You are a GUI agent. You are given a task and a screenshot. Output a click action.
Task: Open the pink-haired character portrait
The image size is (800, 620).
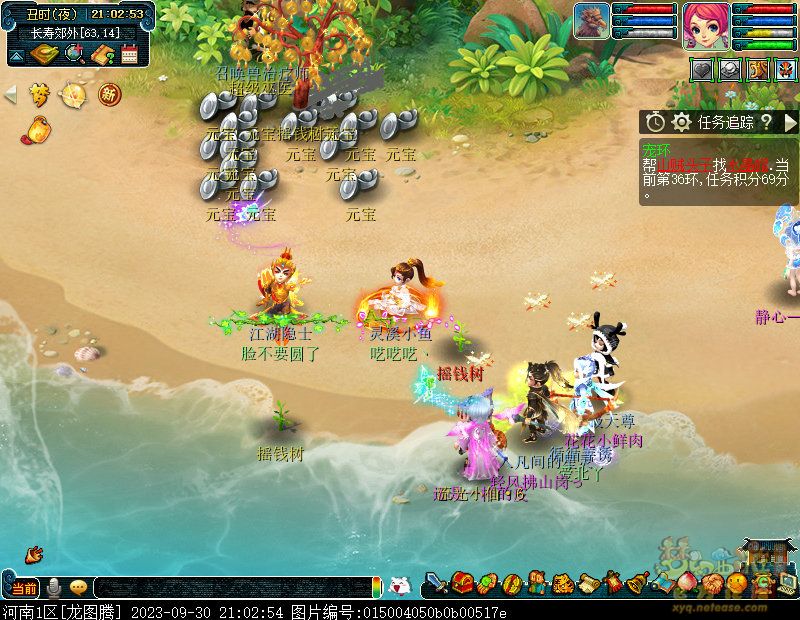(703, 24)
